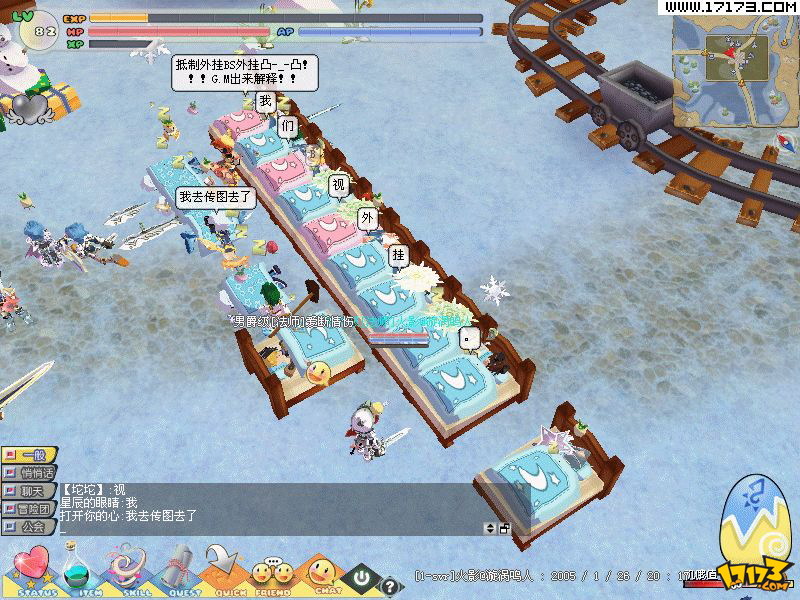Click the minimap
The image size is (800, 600).
734,70
